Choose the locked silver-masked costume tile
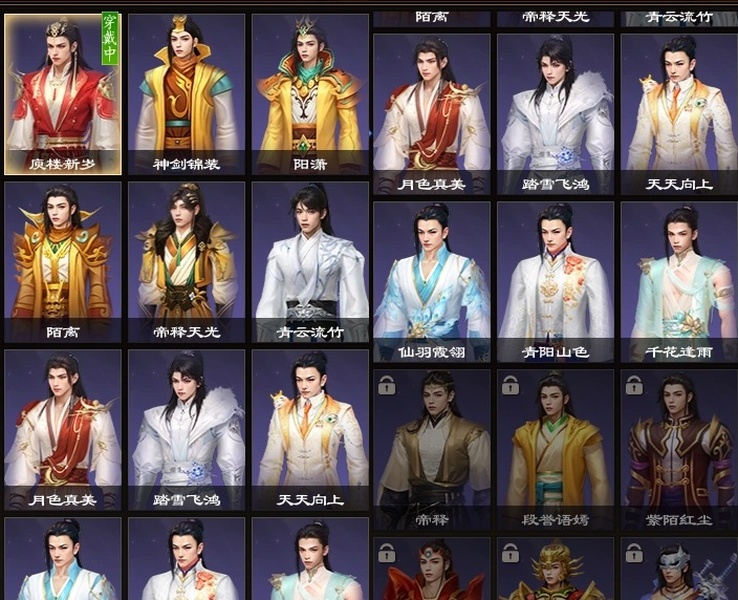 679,571
